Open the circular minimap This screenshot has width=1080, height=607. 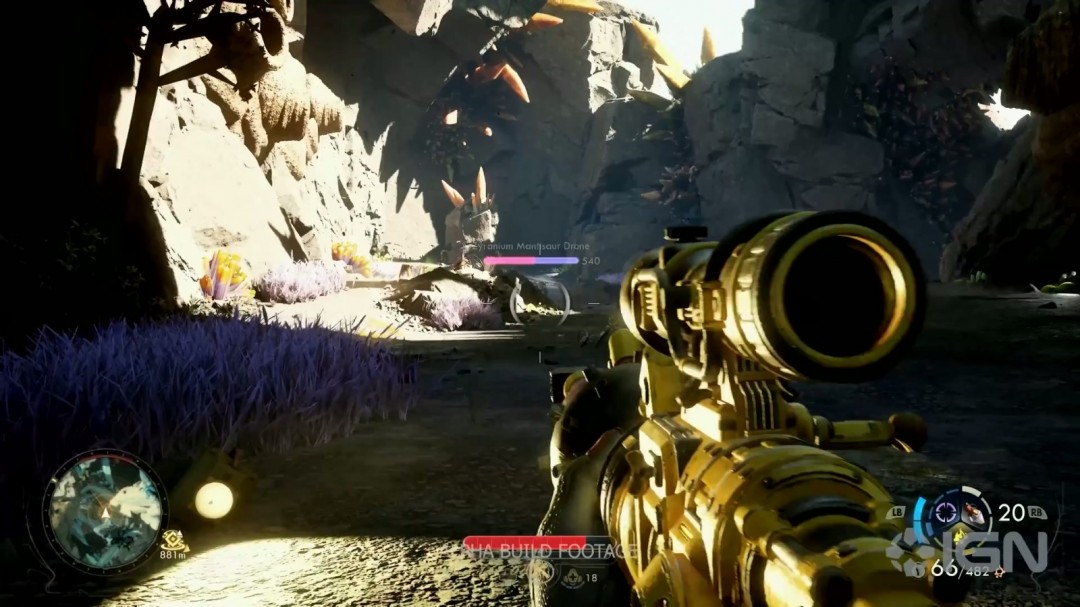tap(104, 511)
